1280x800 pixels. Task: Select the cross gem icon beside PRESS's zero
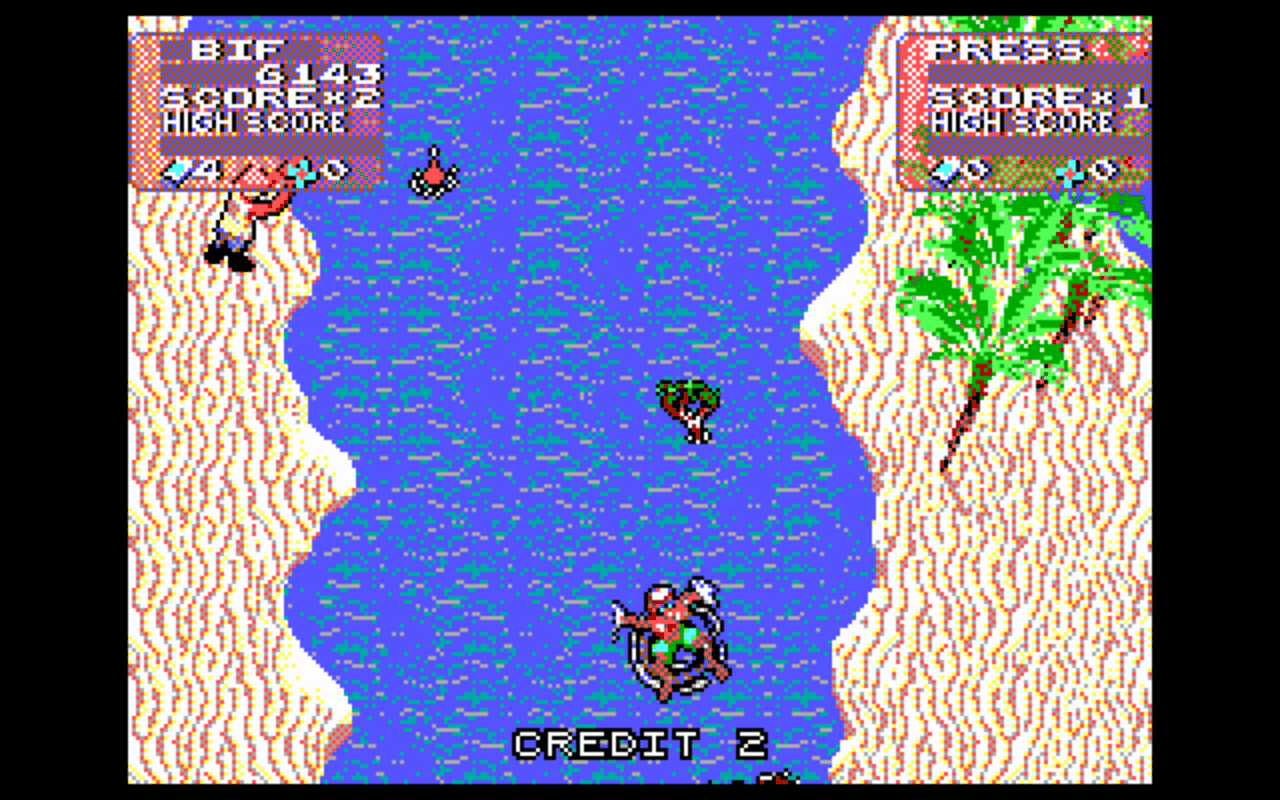coord(1070,171)
